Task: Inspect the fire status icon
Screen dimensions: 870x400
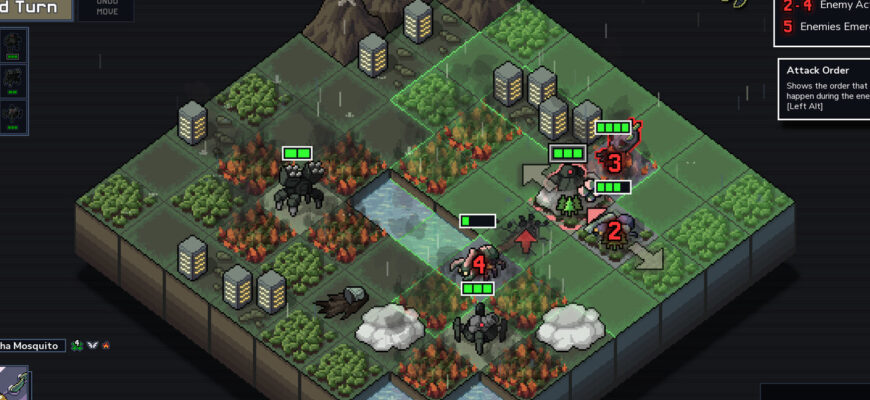Action: coord(106,346)
